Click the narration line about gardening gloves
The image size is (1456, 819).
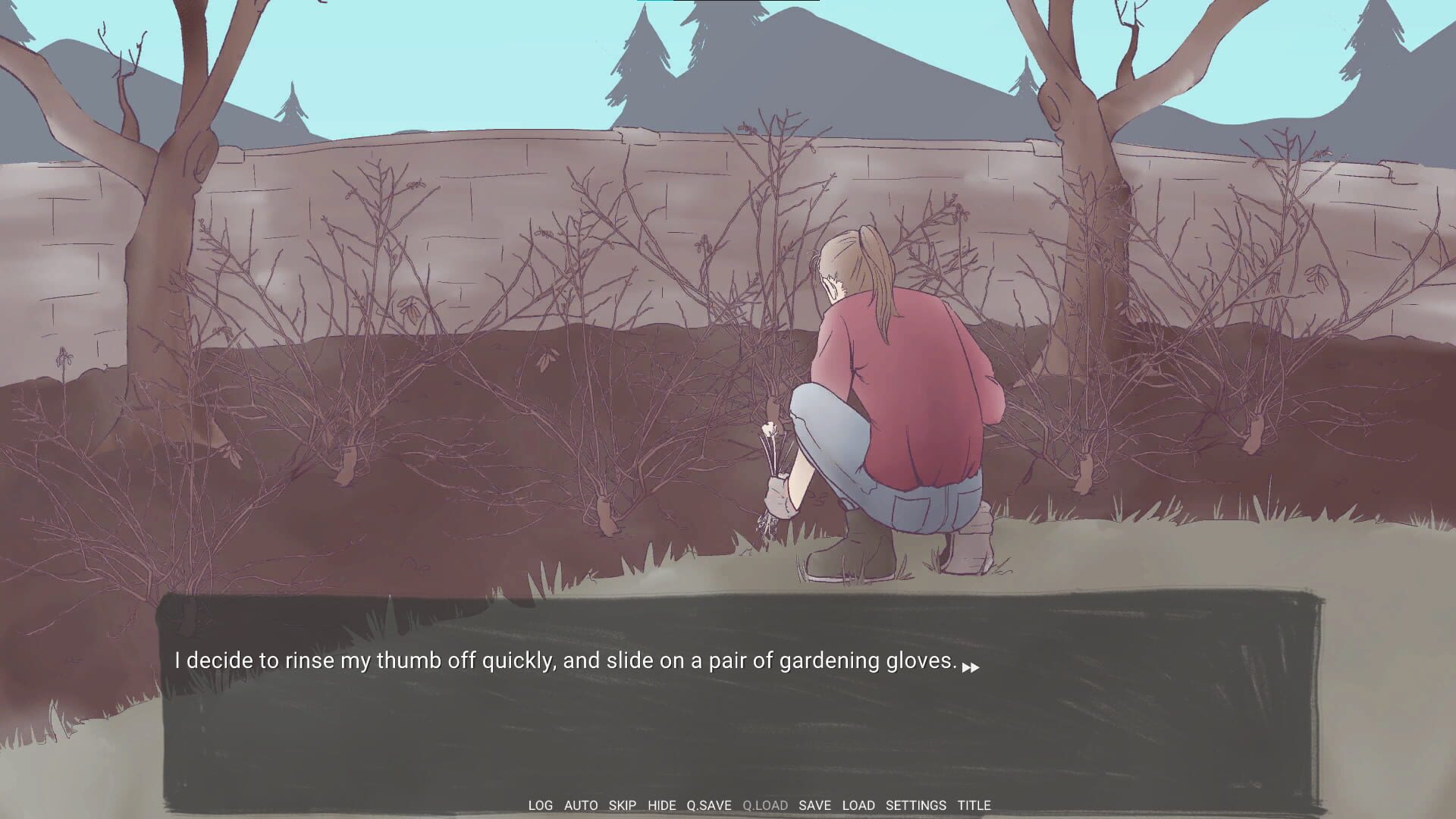[x=565, y=661]
